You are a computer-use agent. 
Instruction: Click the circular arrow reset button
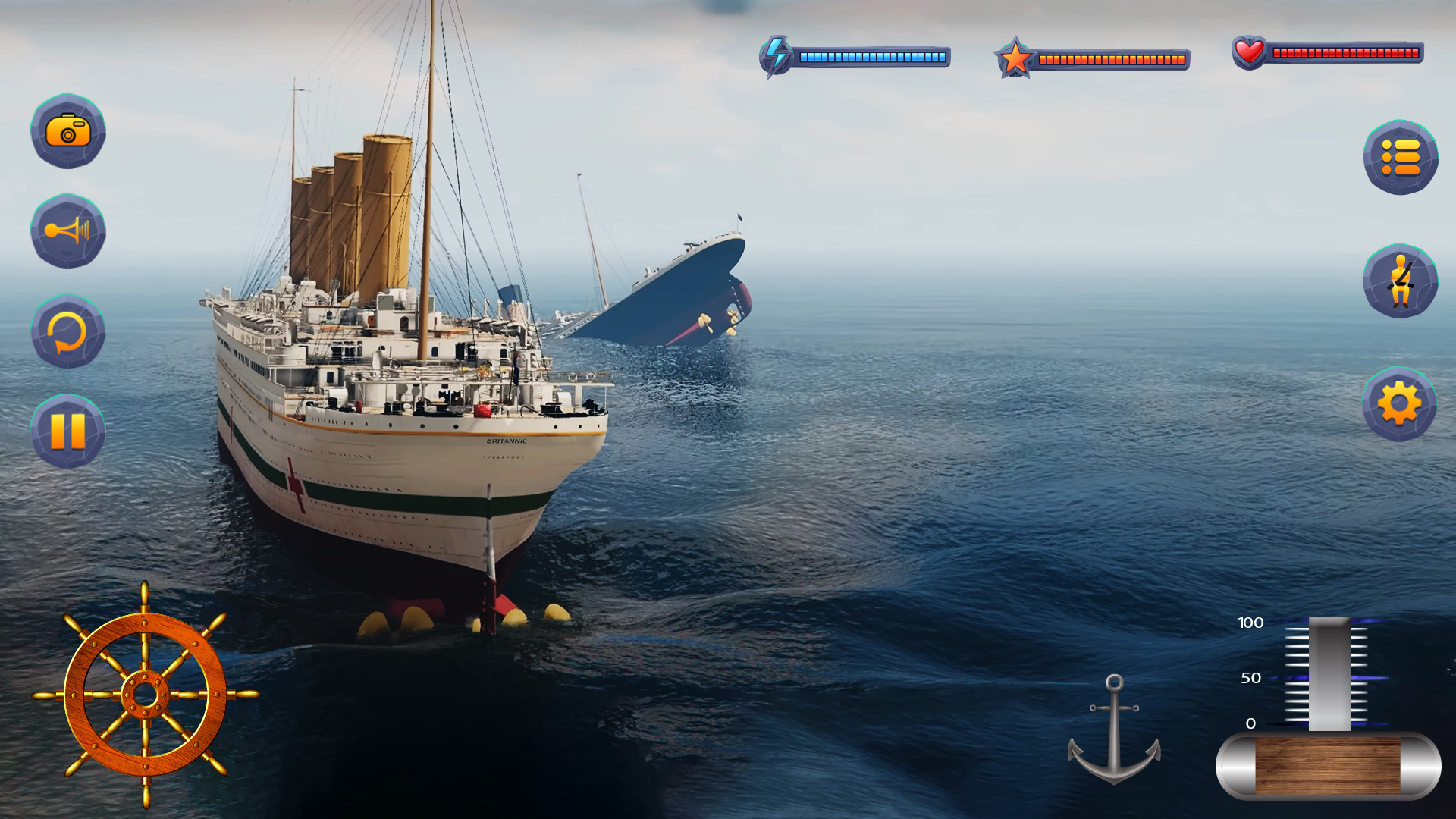click(x=68, y=332)
